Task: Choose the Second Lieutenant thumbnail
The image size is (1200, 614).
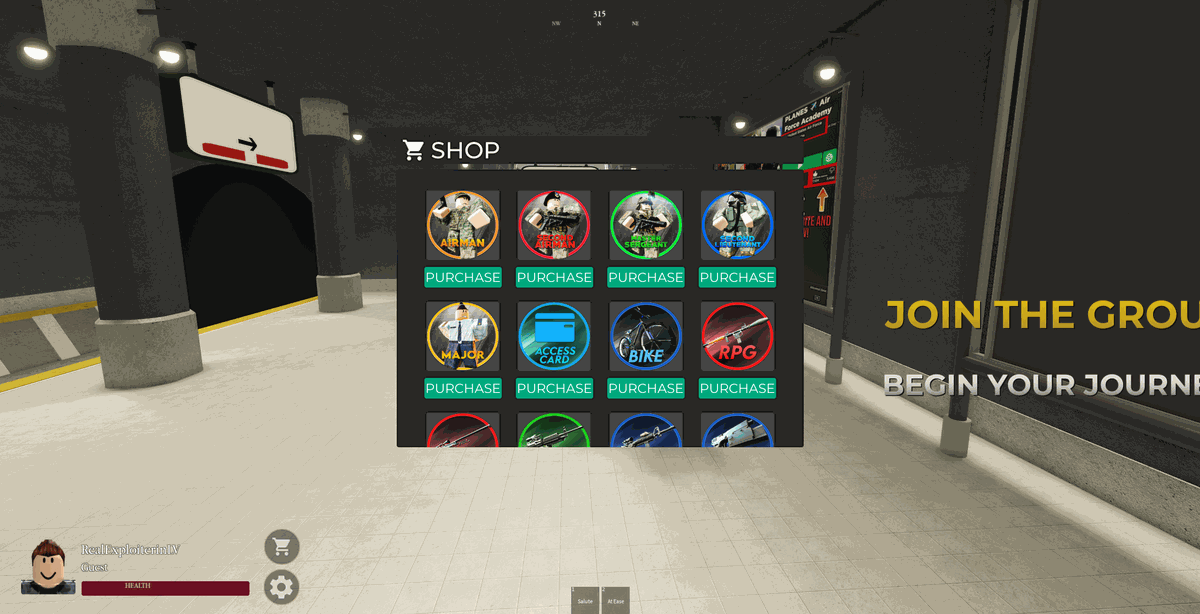Action: 737,225
